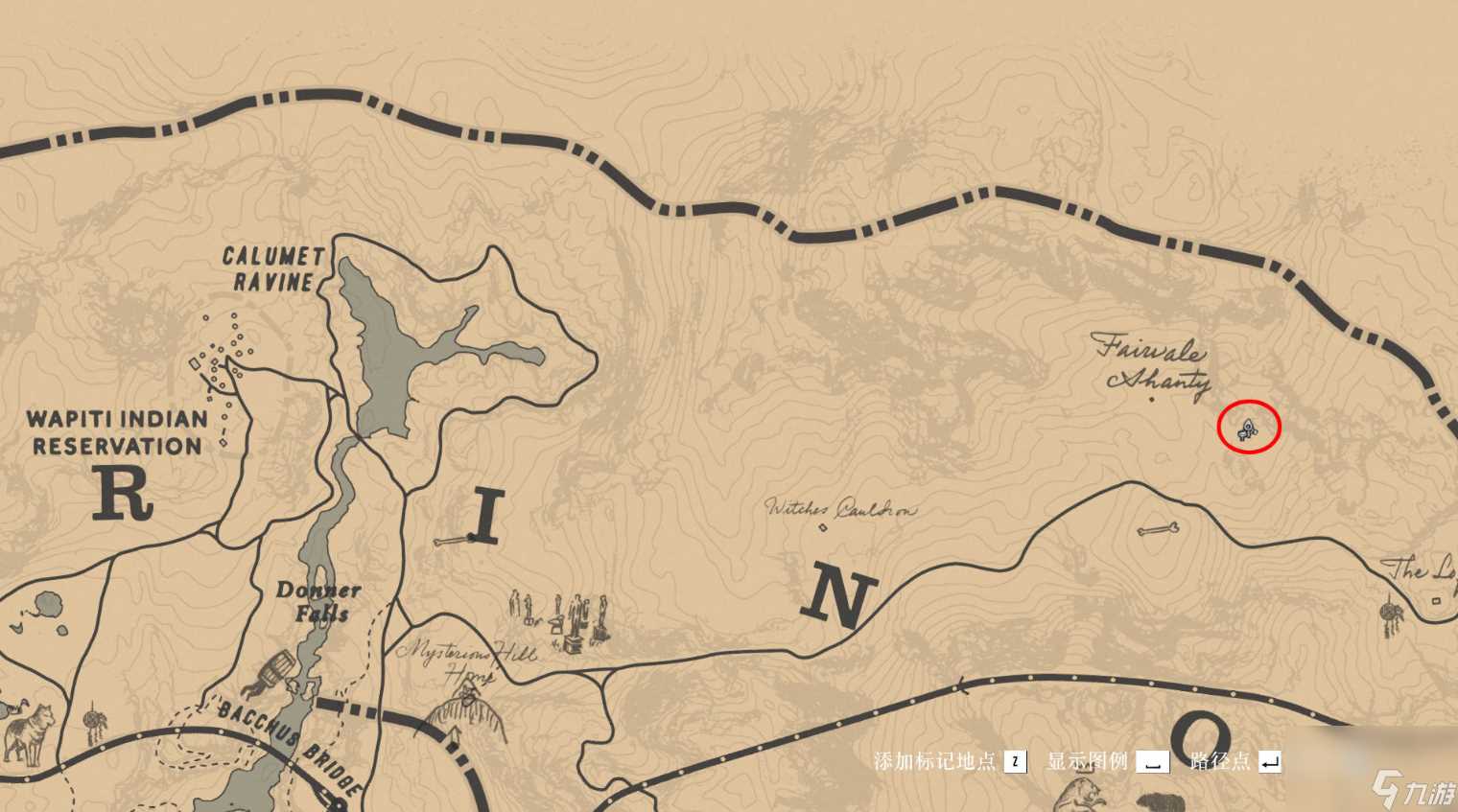This screenshot has height=812, width=1458.
Task: Select the Donner Falls label
Action: (x=318, y=601)
